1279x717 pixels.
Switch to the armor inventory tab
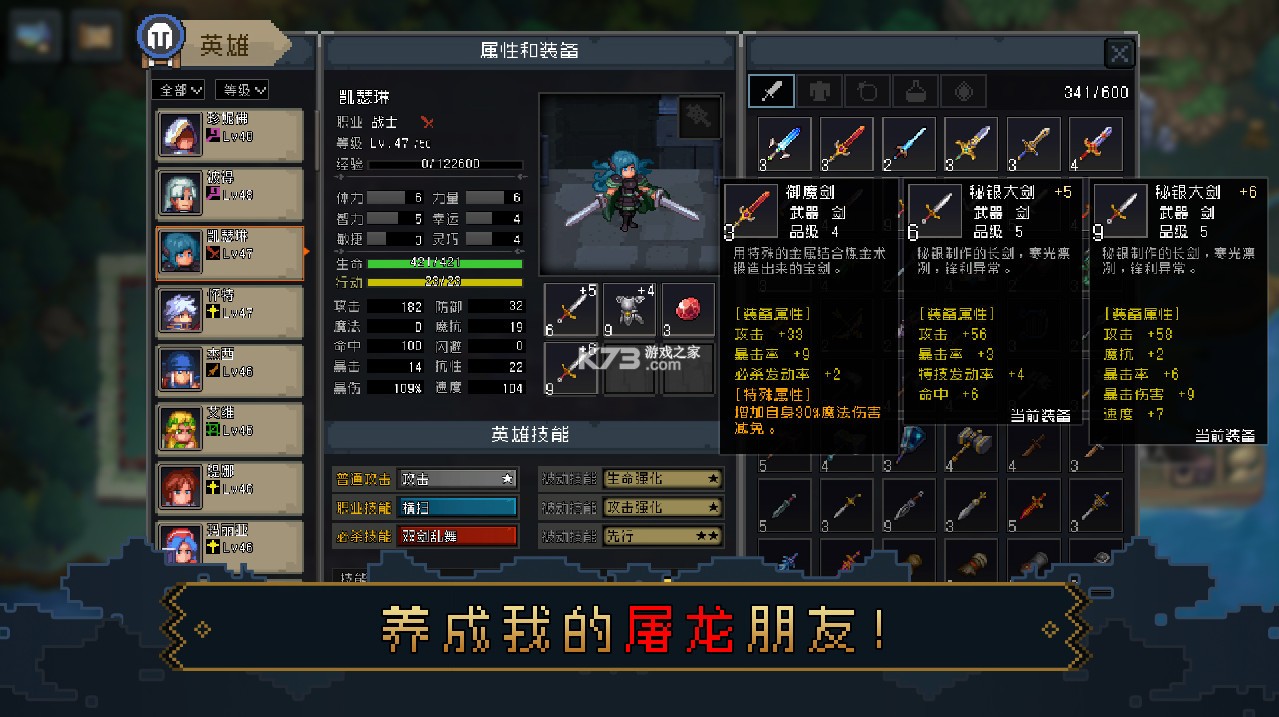(820, 91)
